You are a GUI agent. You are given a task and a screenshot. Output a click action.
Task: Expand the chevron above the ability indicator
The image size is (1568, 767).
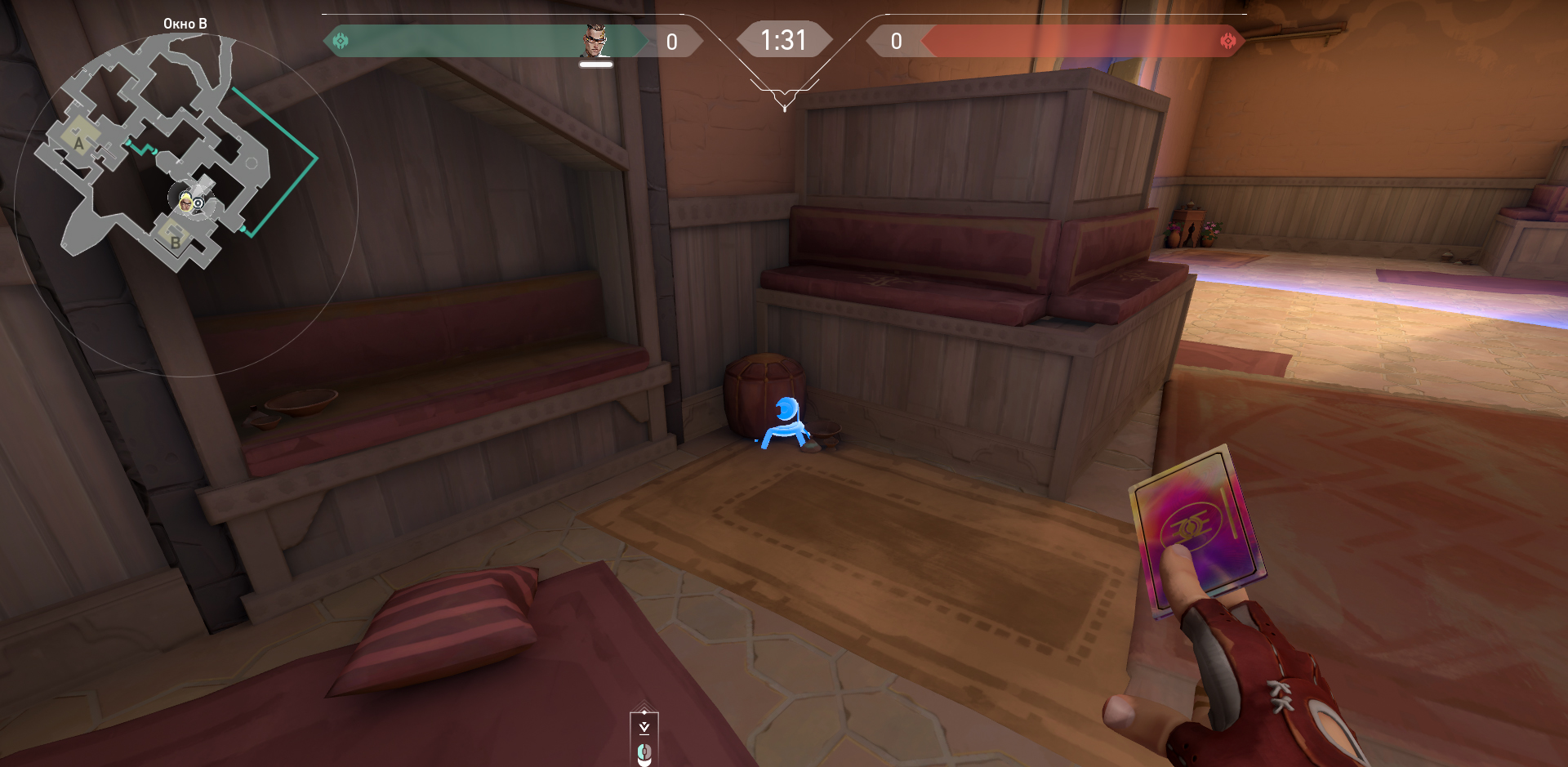coord(644,704)
